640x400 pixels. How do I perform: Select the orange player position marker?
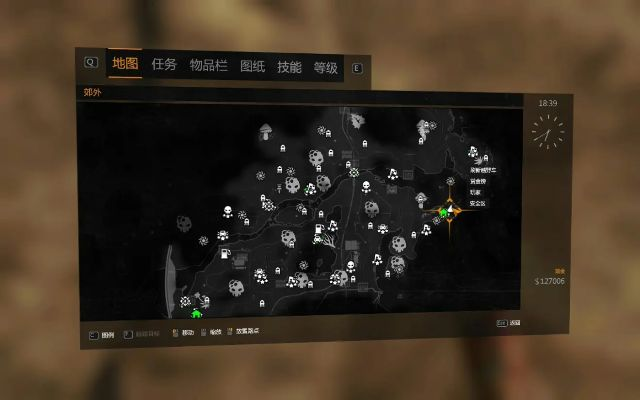[452, 211]
